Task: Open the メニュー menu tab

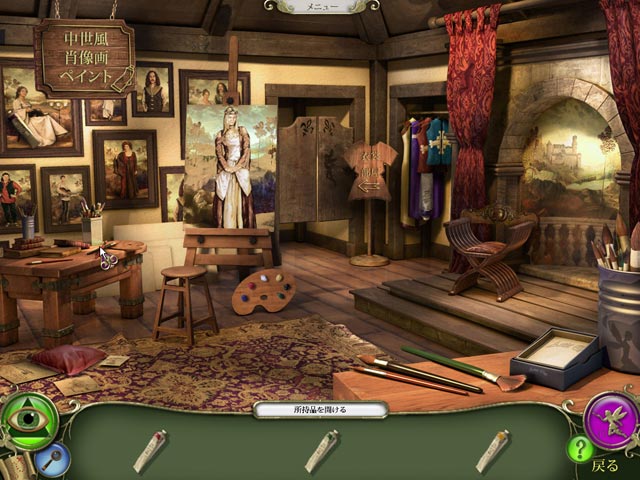Action: pyautogui.click(x=322, y=6)
